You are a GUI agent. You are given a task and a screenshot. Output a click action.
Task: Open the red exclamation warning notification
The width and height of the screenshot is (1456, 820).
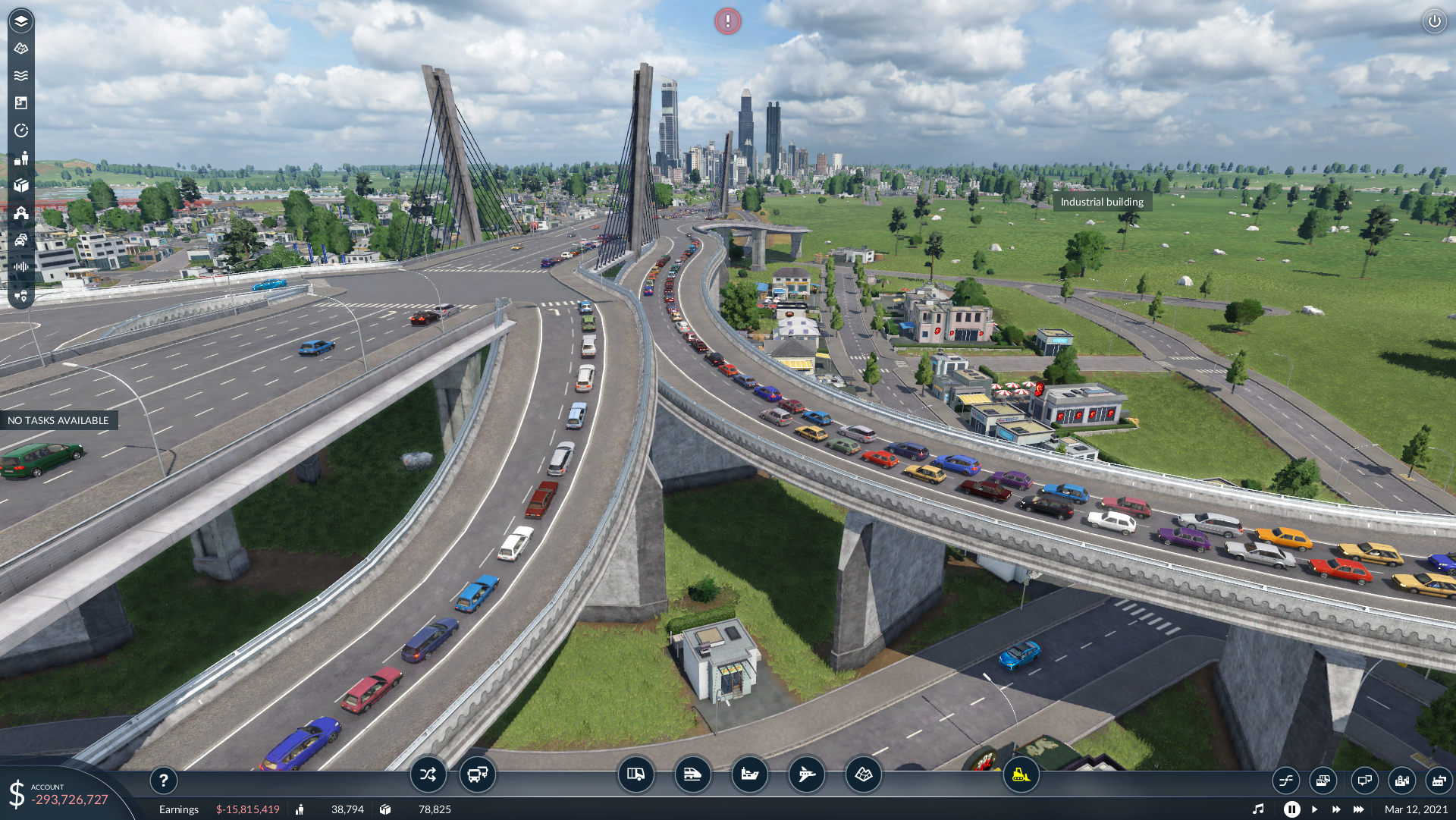(727, 21)
